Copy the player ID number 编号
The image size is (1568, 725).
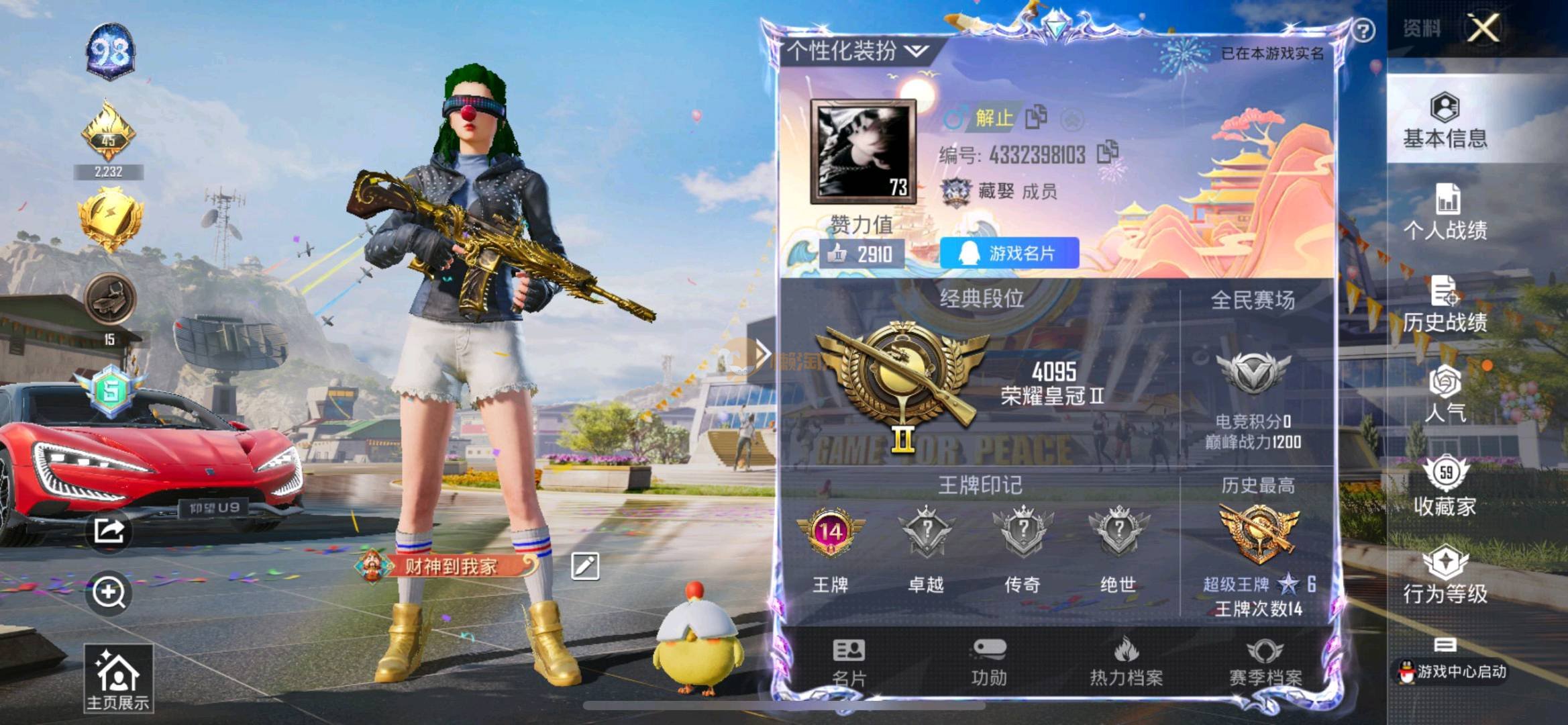(x=1108, y=152)
